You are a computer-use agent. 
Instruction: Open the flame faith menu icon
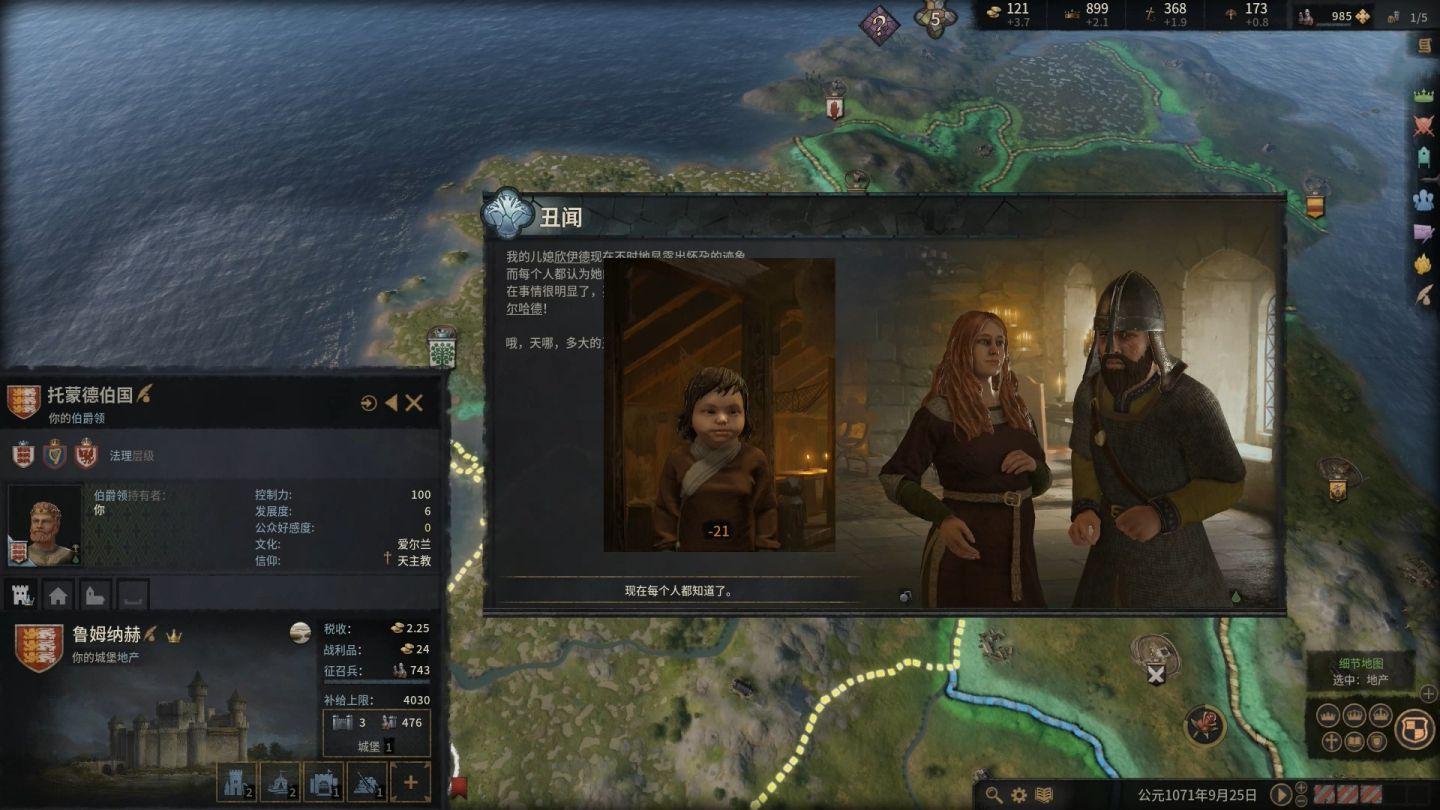pyautogui.click(x=1423, y=264)
